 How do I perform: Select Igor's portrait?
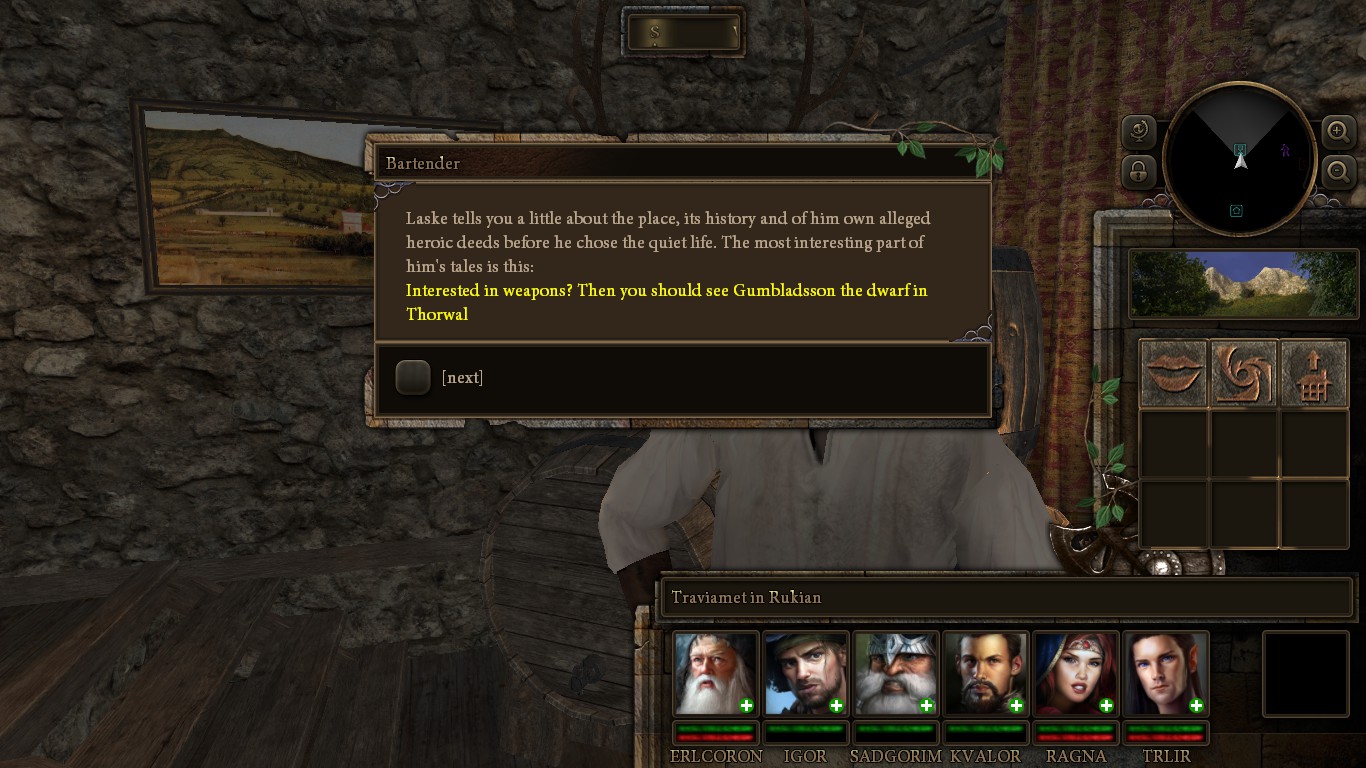805,673
